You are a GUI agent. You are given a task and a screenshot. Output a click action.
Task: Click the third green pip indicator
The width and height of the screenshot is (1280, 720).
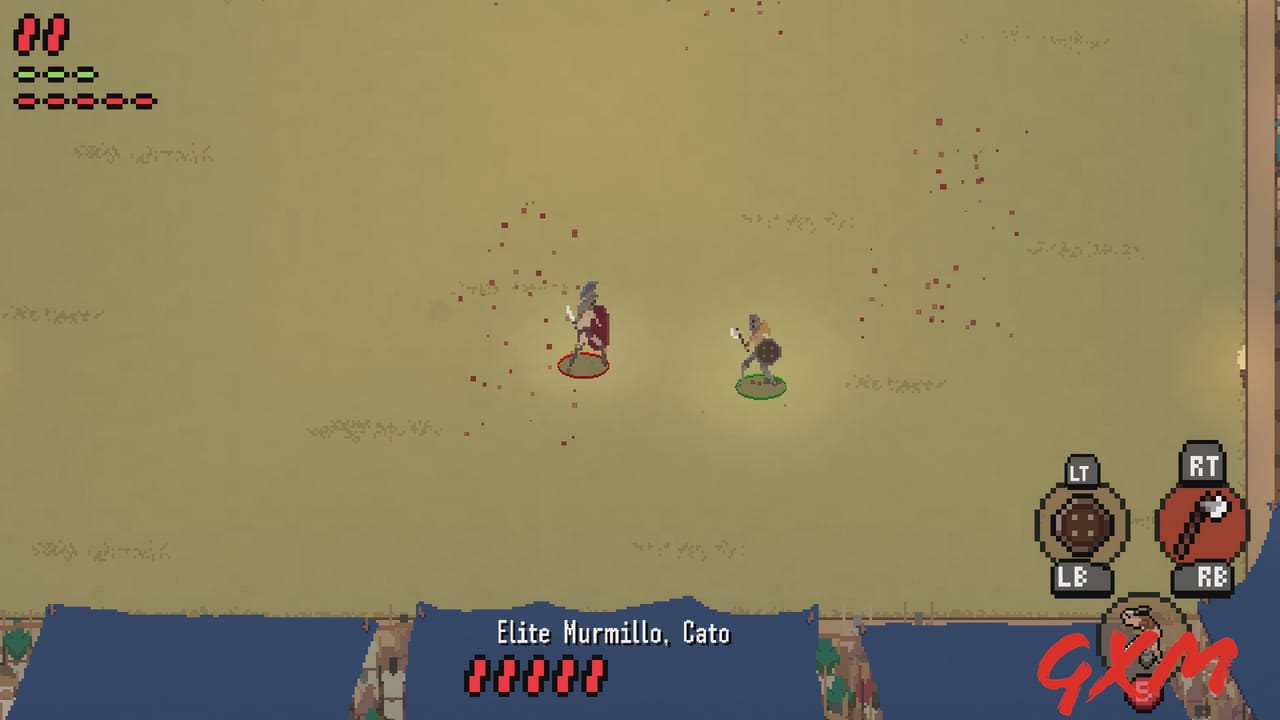click(x=86, y=72)
